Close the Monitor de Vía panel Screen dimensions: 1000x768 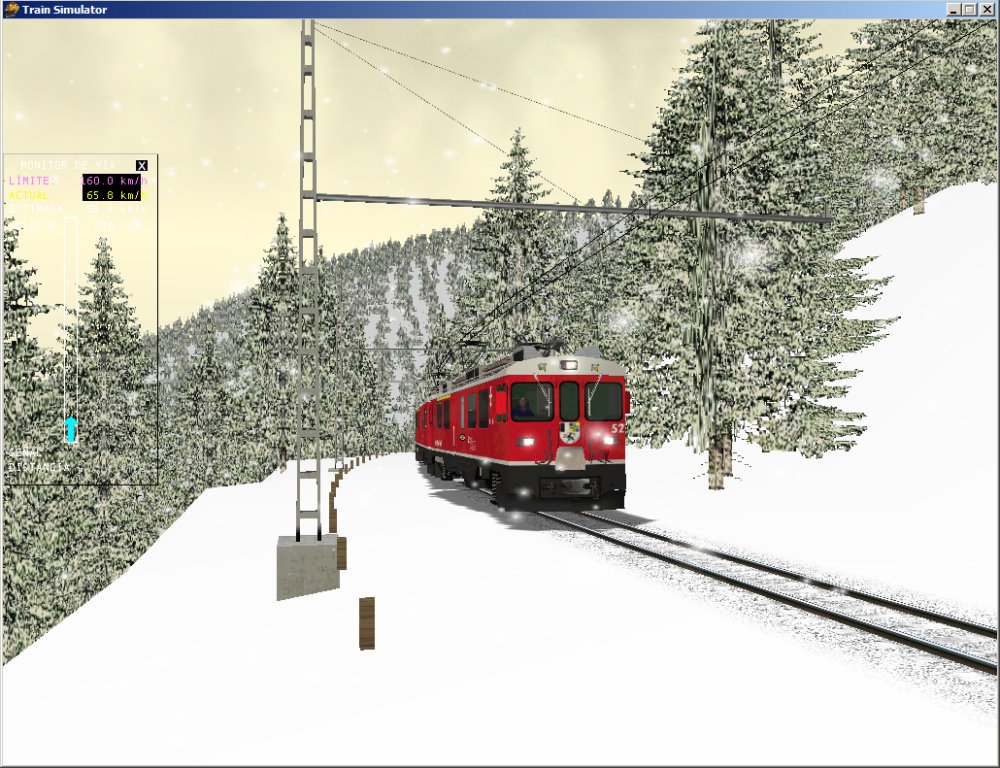click(142, 165)
